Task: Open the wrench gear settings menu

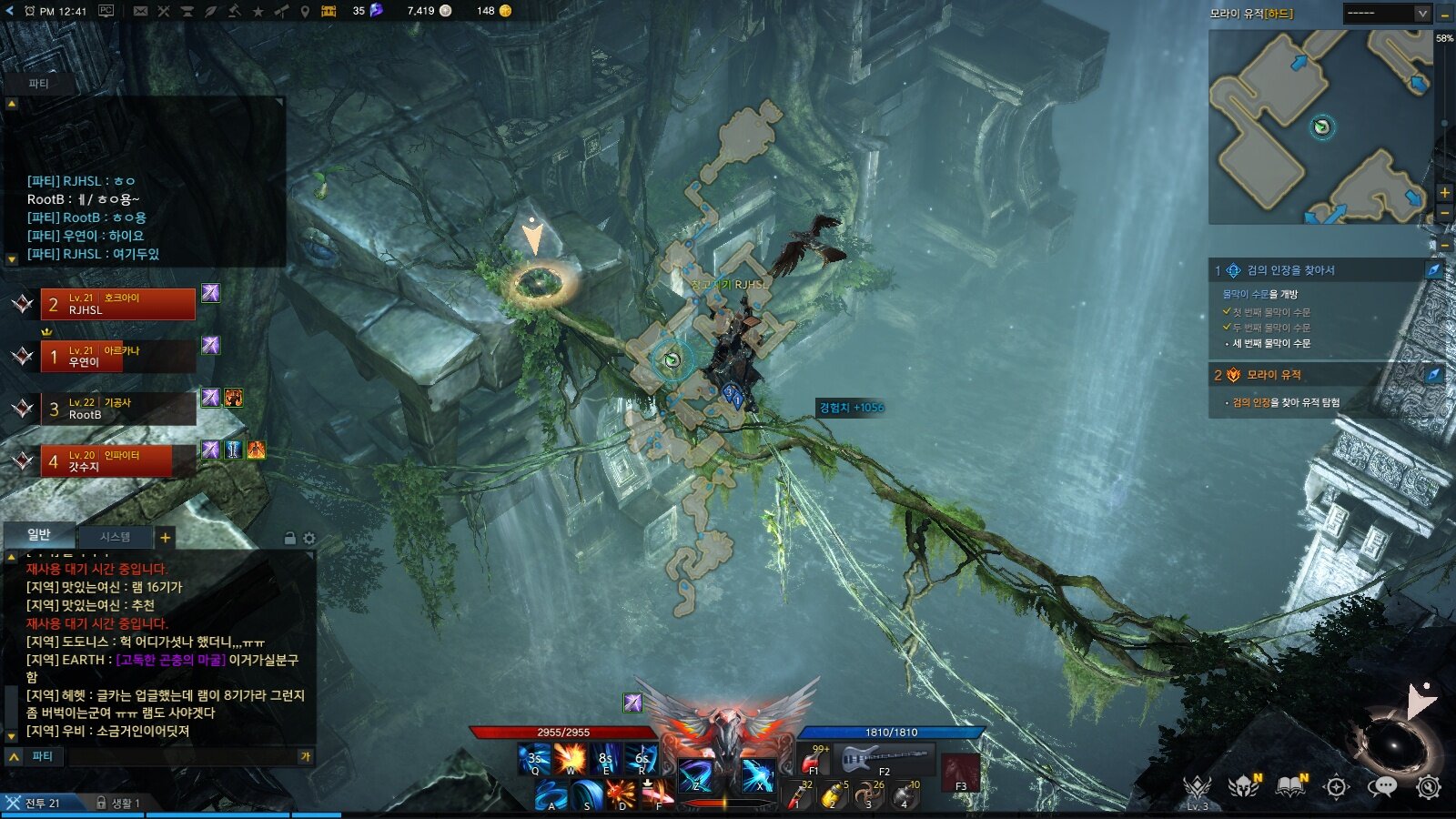Action: (x=1429, y=787)
